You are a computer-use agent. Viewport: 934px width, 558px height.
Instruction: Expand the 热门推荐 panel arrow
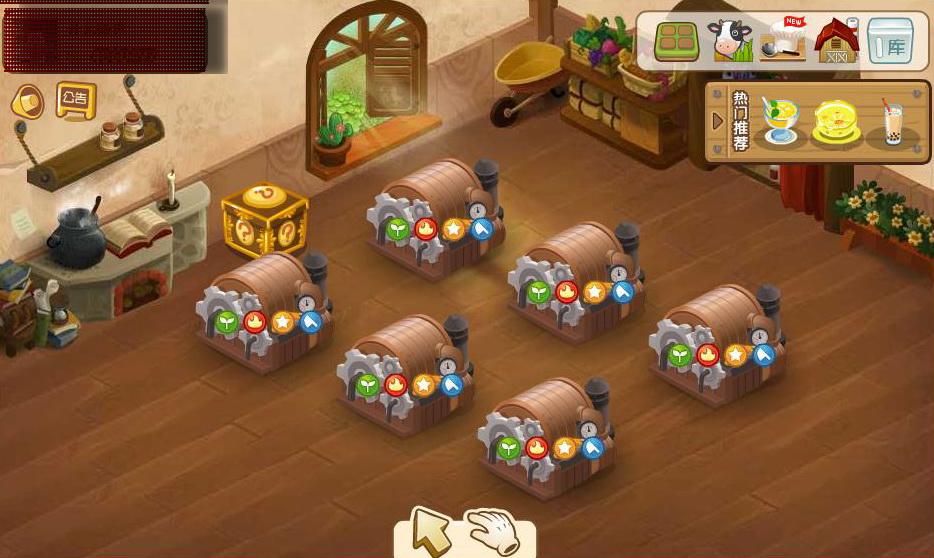(x=717, y=121)
